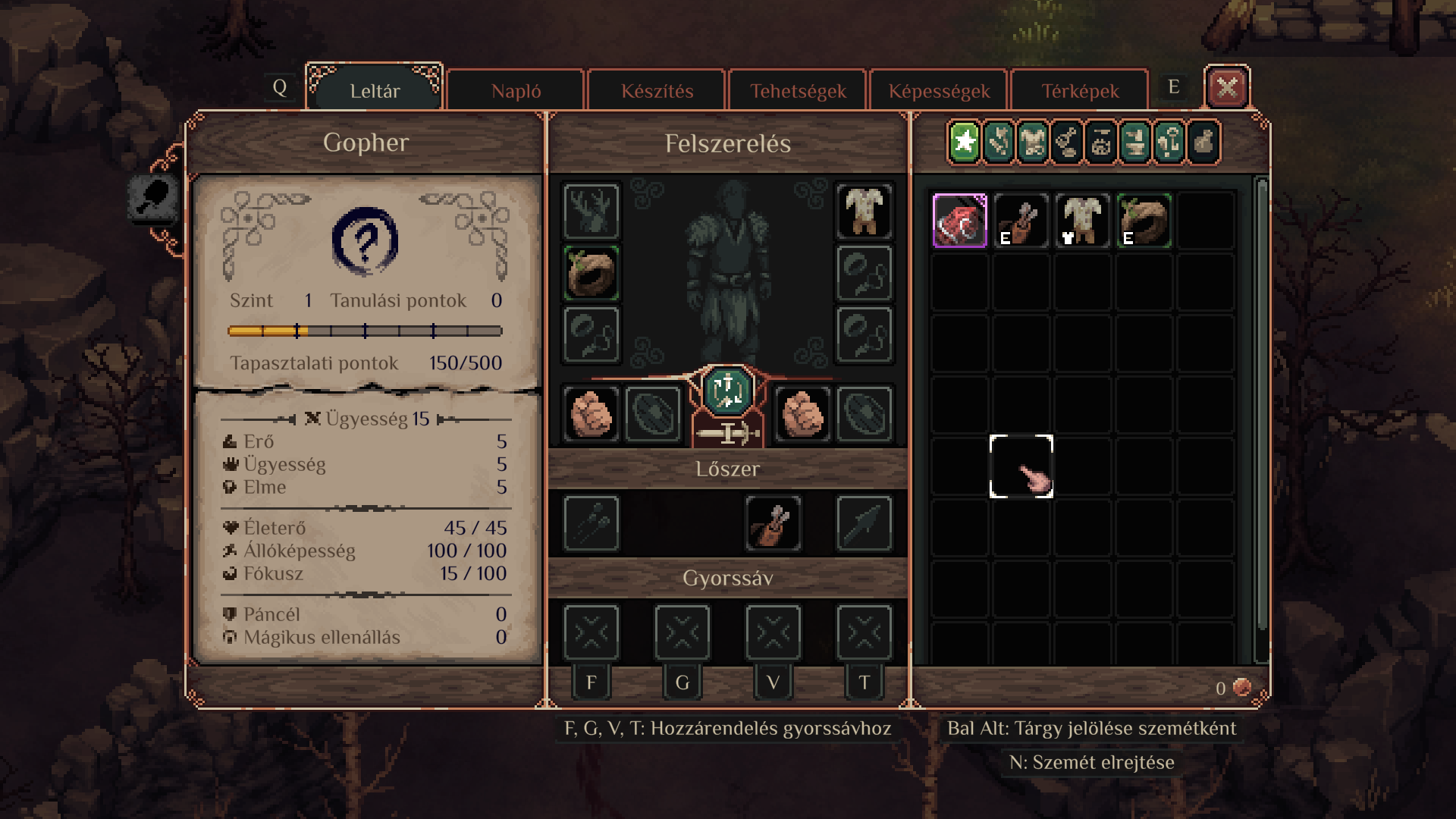Pick the quiver of arrows in inventory
The image size is (1456, 819).
click(1021, 221)
